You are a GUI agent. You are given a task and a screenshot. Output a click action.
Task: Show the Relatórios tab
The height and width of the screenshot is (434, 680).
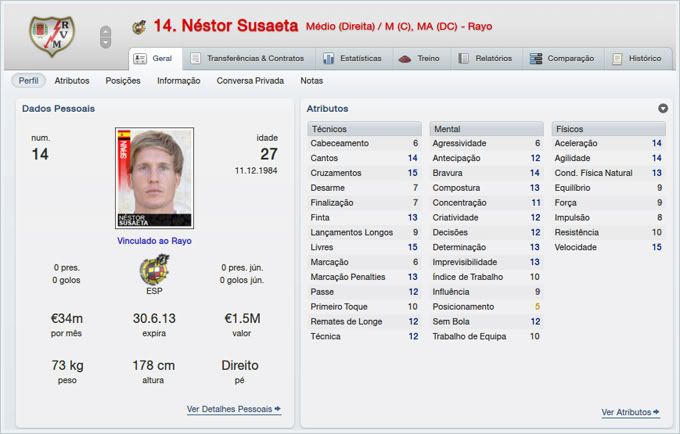(486, 58)
